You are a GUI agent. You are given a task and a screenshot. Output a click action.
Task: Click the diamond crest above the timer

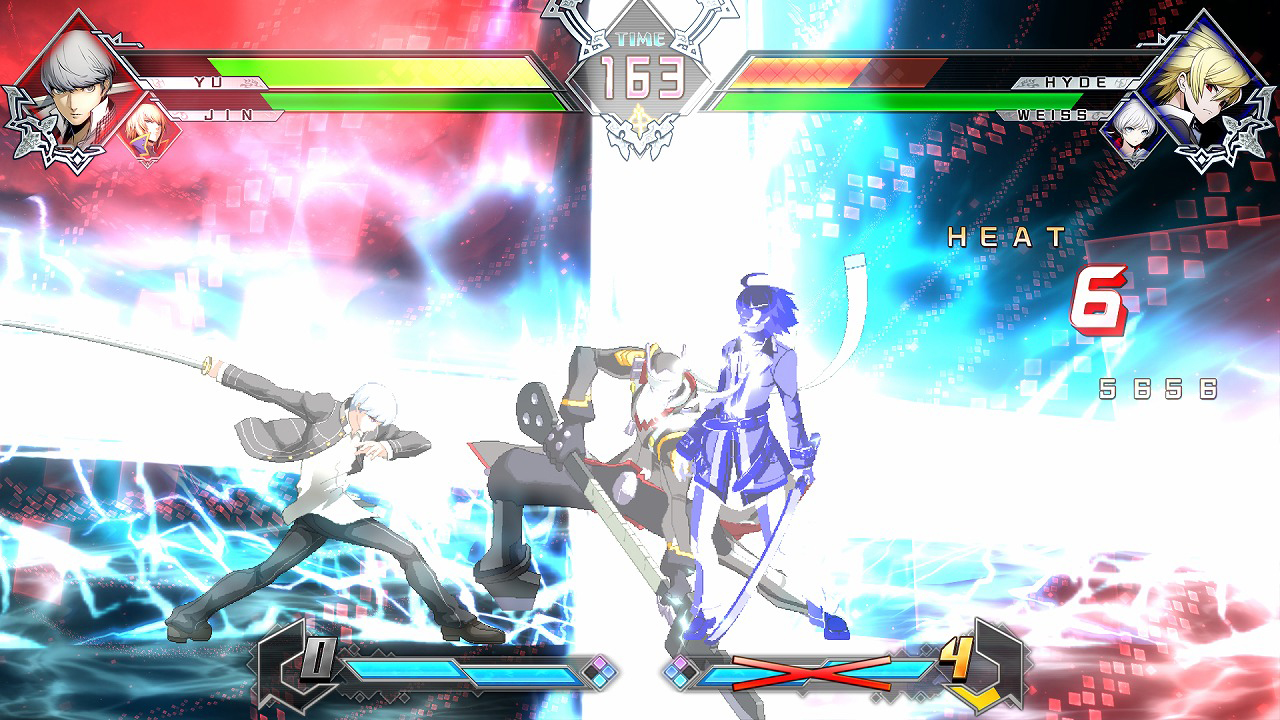coord(640,14)
